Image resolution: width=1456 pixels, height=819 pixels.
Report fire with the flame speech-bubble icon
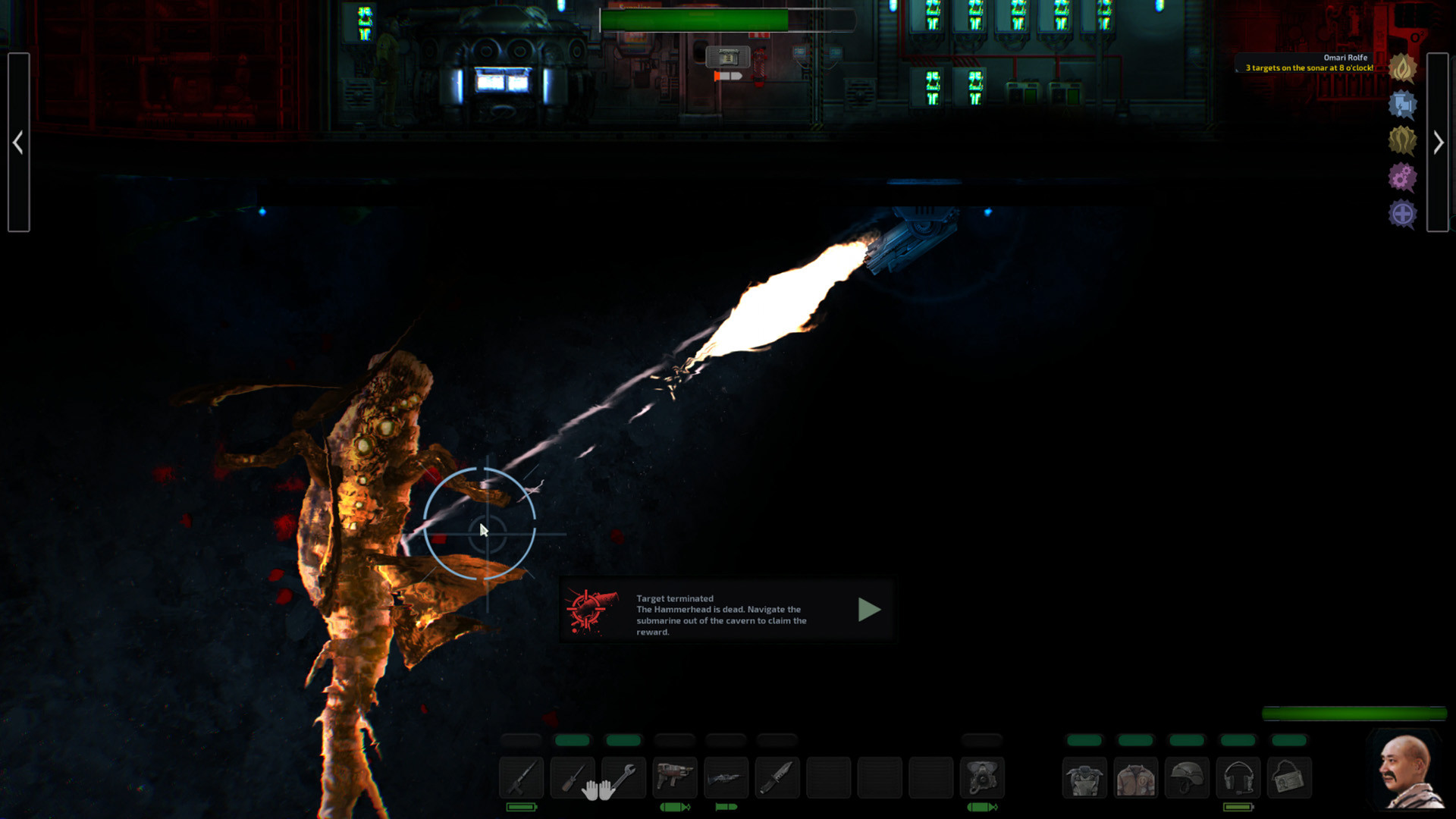click(x=1402, y=68)
